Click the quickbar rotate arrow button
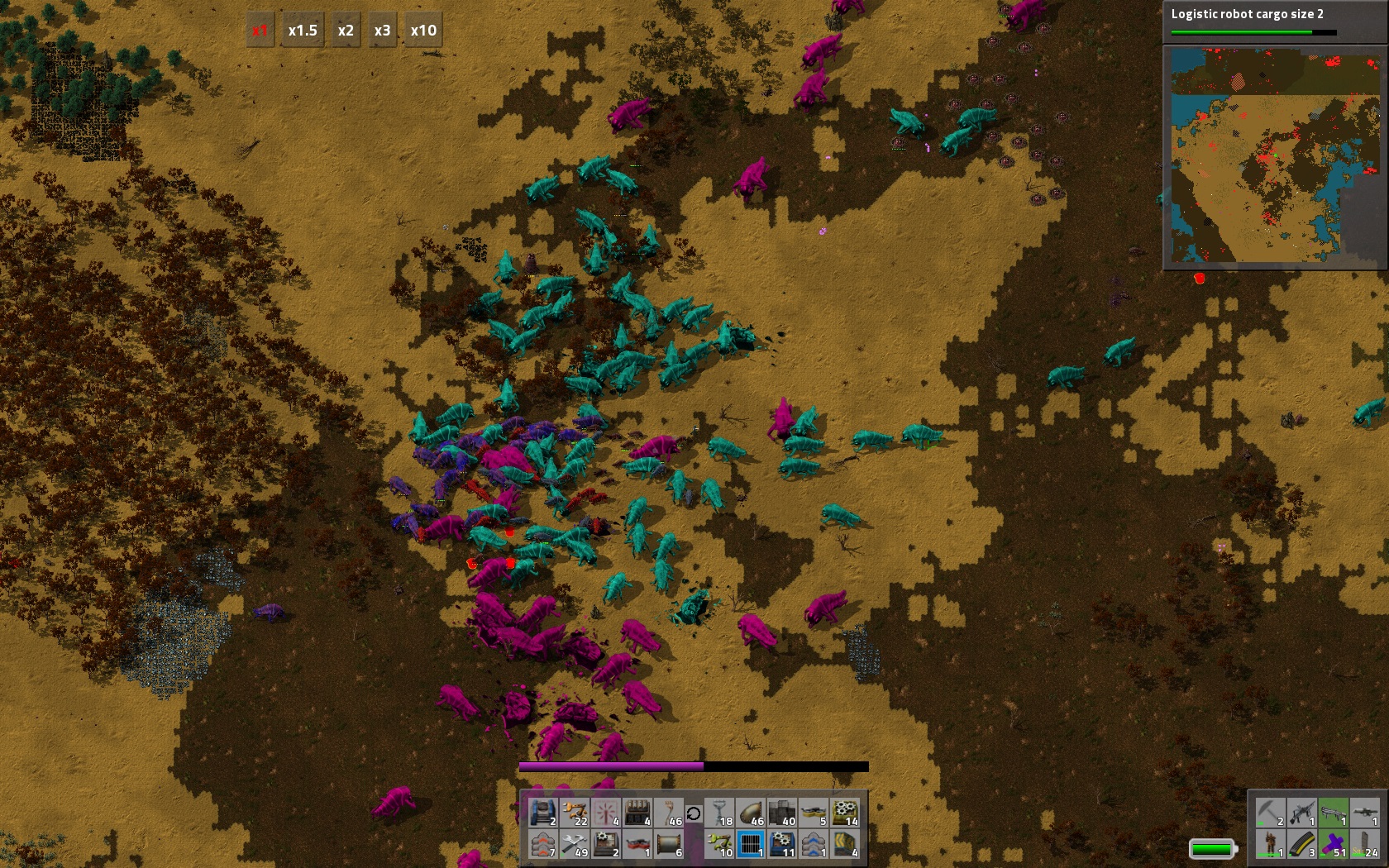This screenshot has height=868, width=1389. pos(694,814)
